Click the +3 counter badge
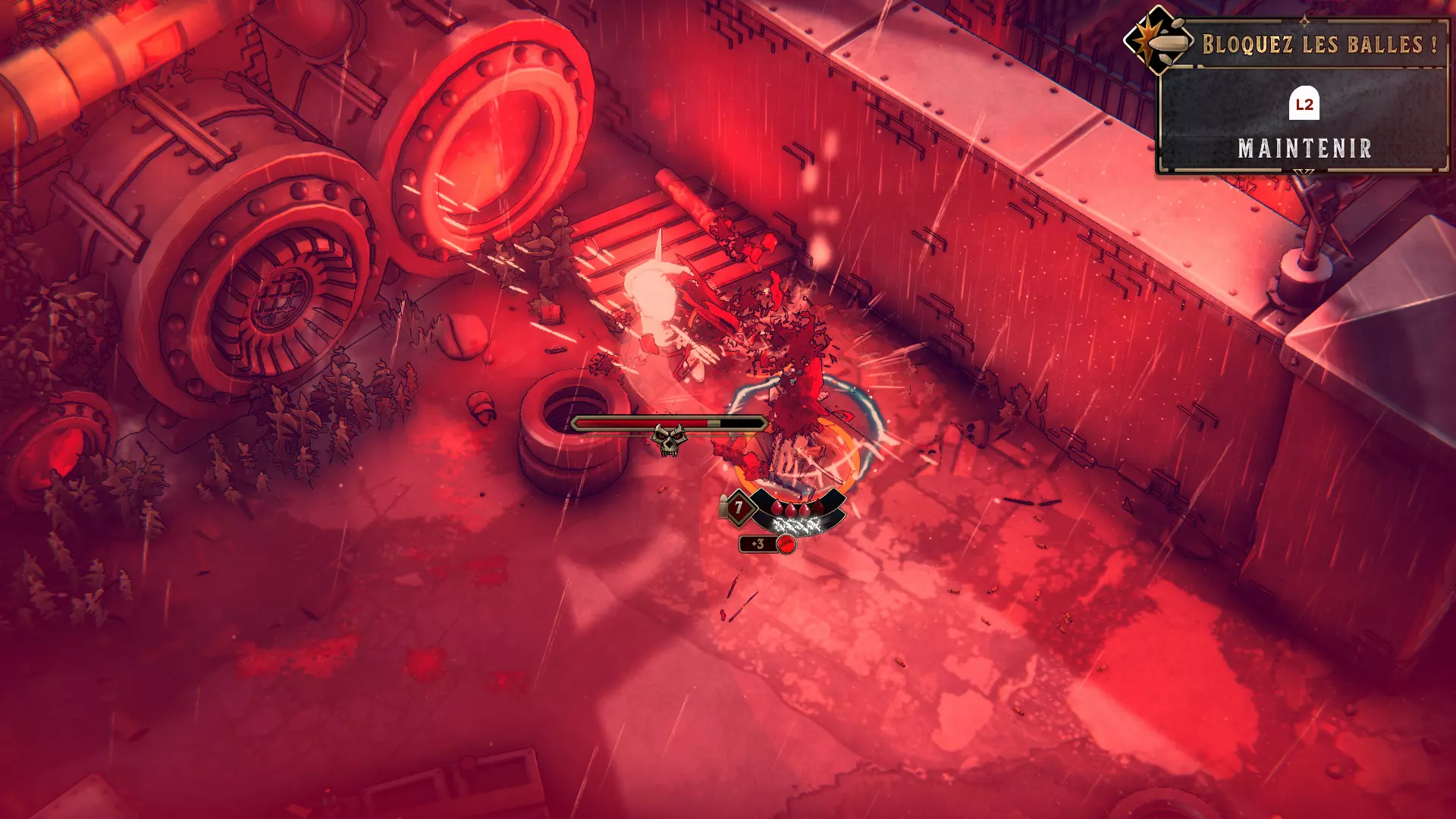This screenshot has width=1456, height=819. click(x=758, y=544)
